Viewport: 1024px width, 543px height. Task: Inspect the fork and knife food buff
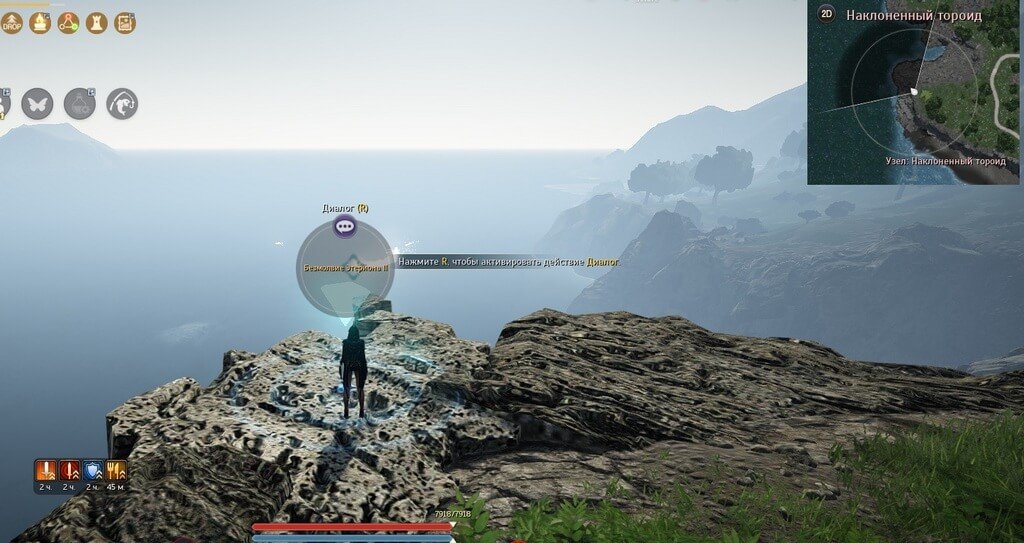pyautogui.click(x=116, y=470)
